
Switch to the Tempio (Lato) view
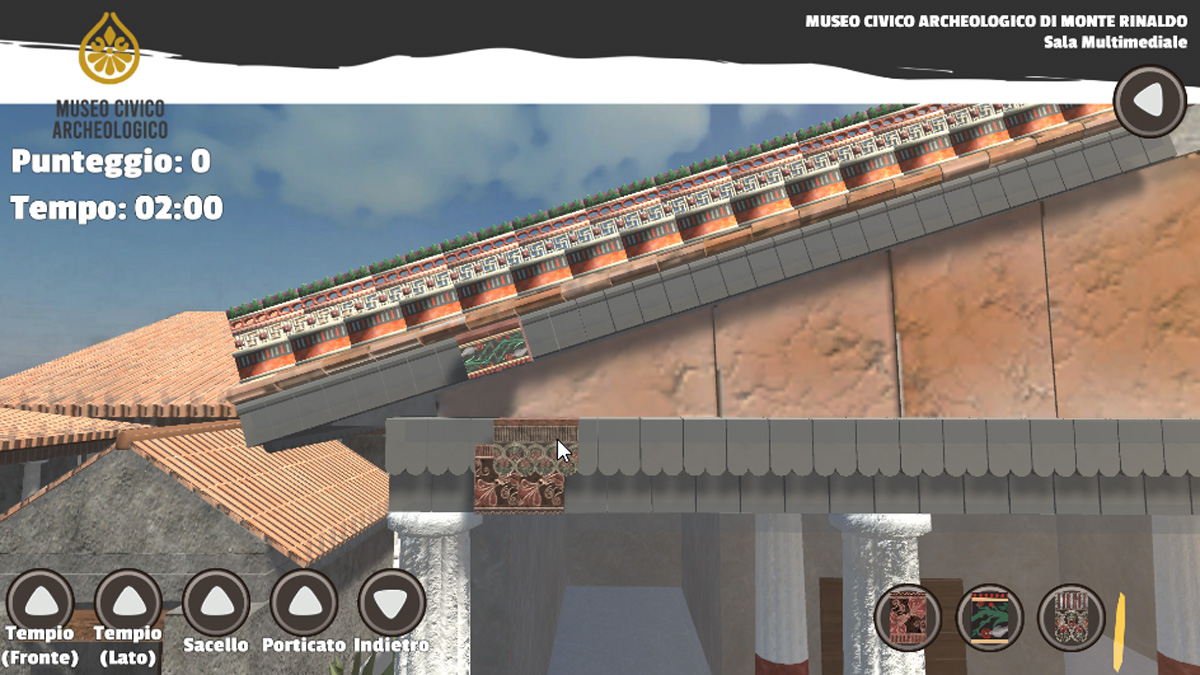point(128,602)
